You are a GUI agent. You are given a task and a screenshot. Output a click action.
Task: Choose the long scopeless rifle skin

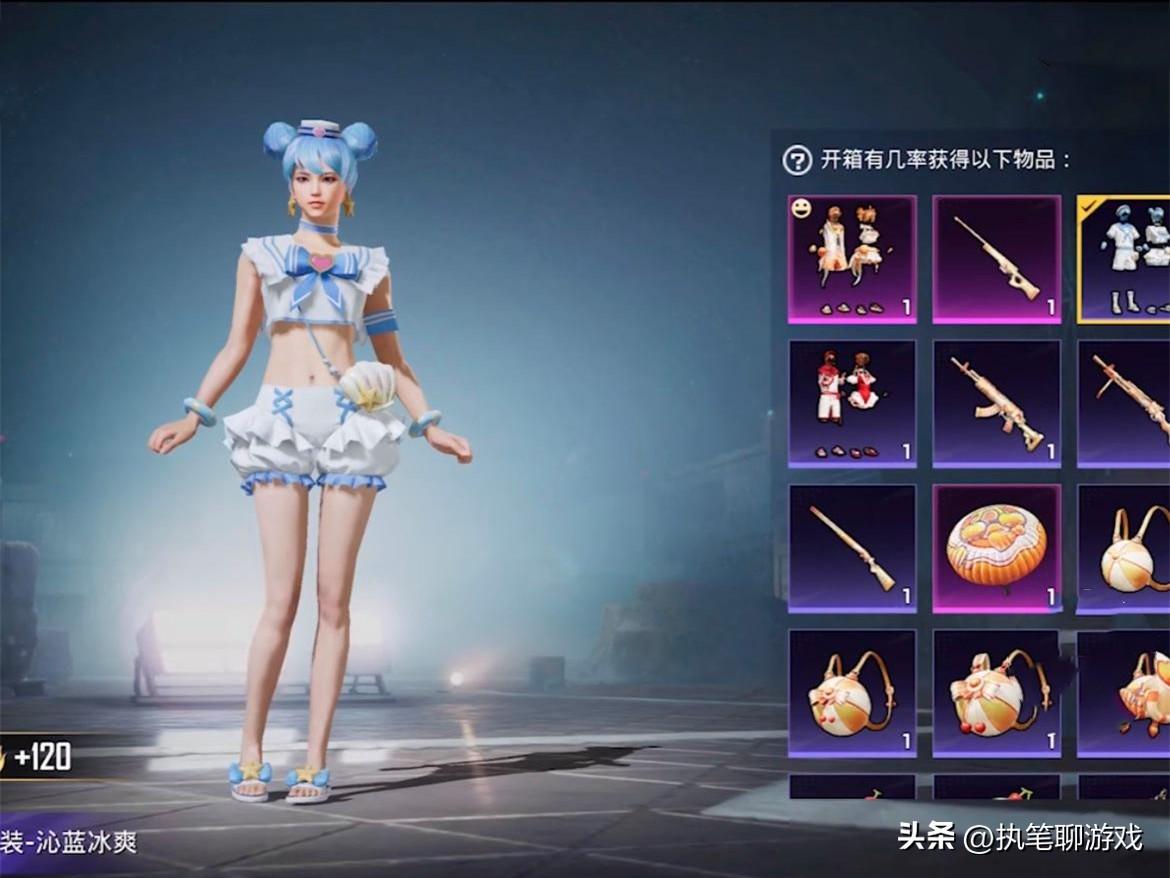click(852, 548)
